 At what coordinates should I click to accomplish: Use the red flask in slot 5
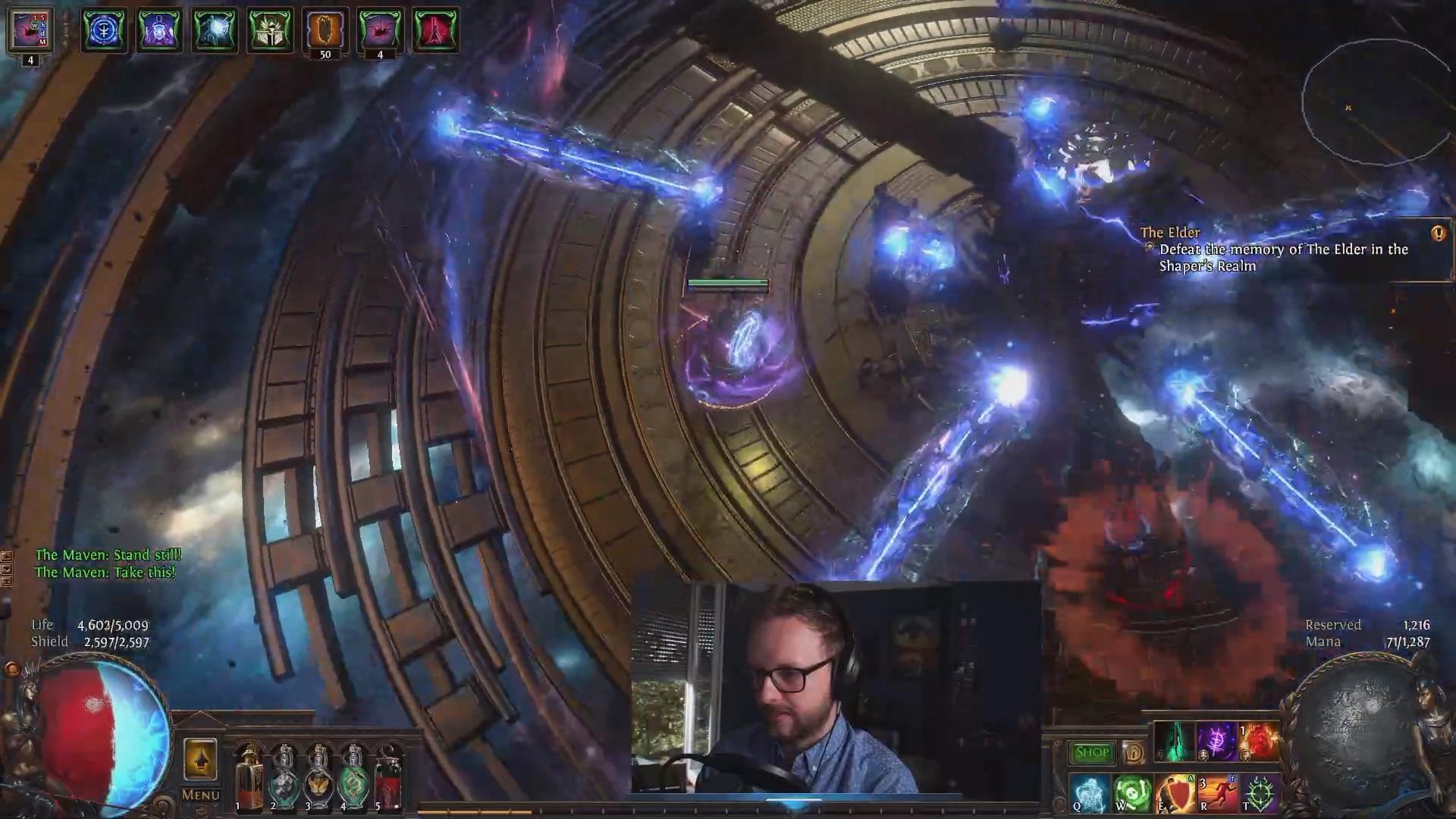coord(388,777)
